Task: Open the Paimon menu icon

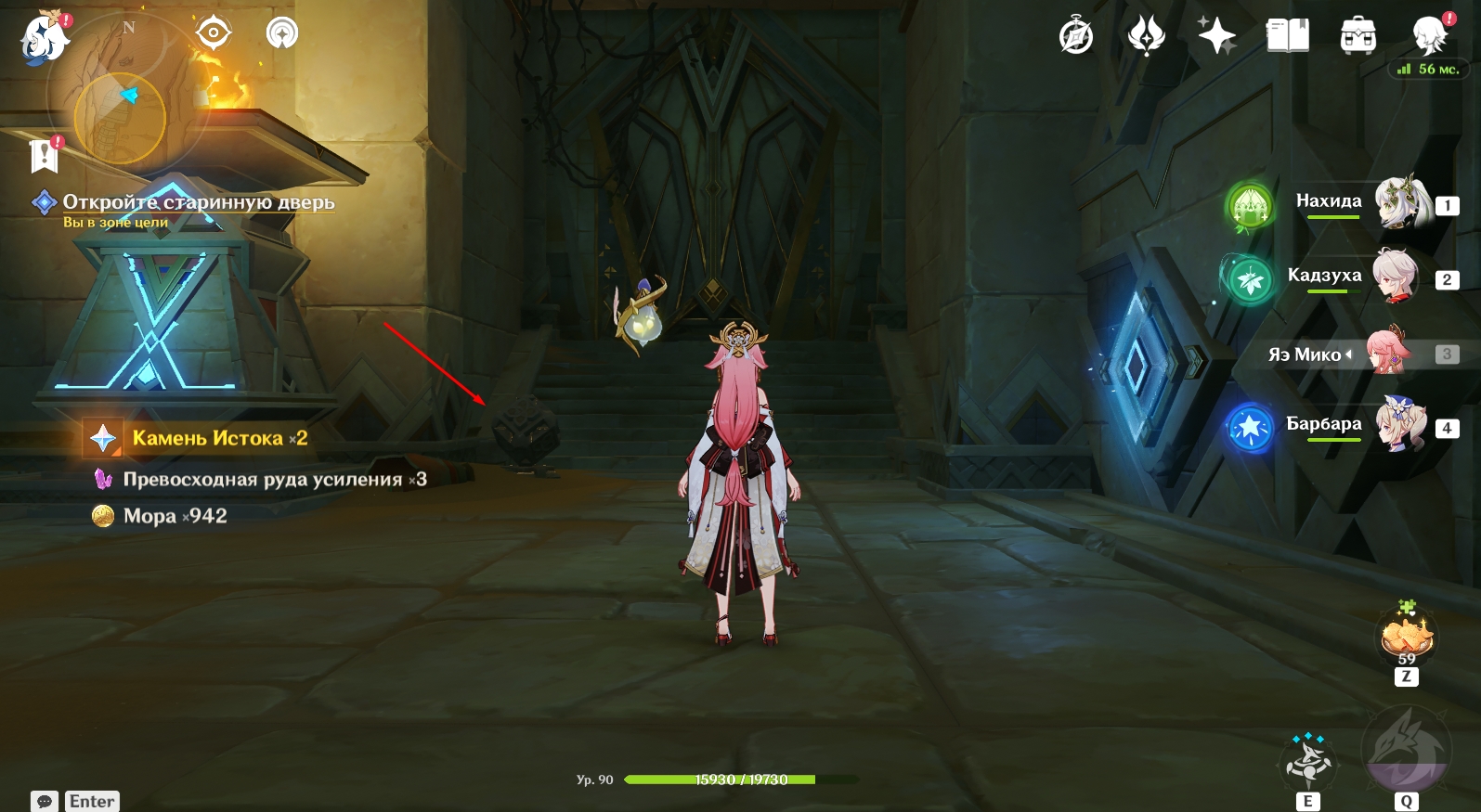Action: click(44, 40)
